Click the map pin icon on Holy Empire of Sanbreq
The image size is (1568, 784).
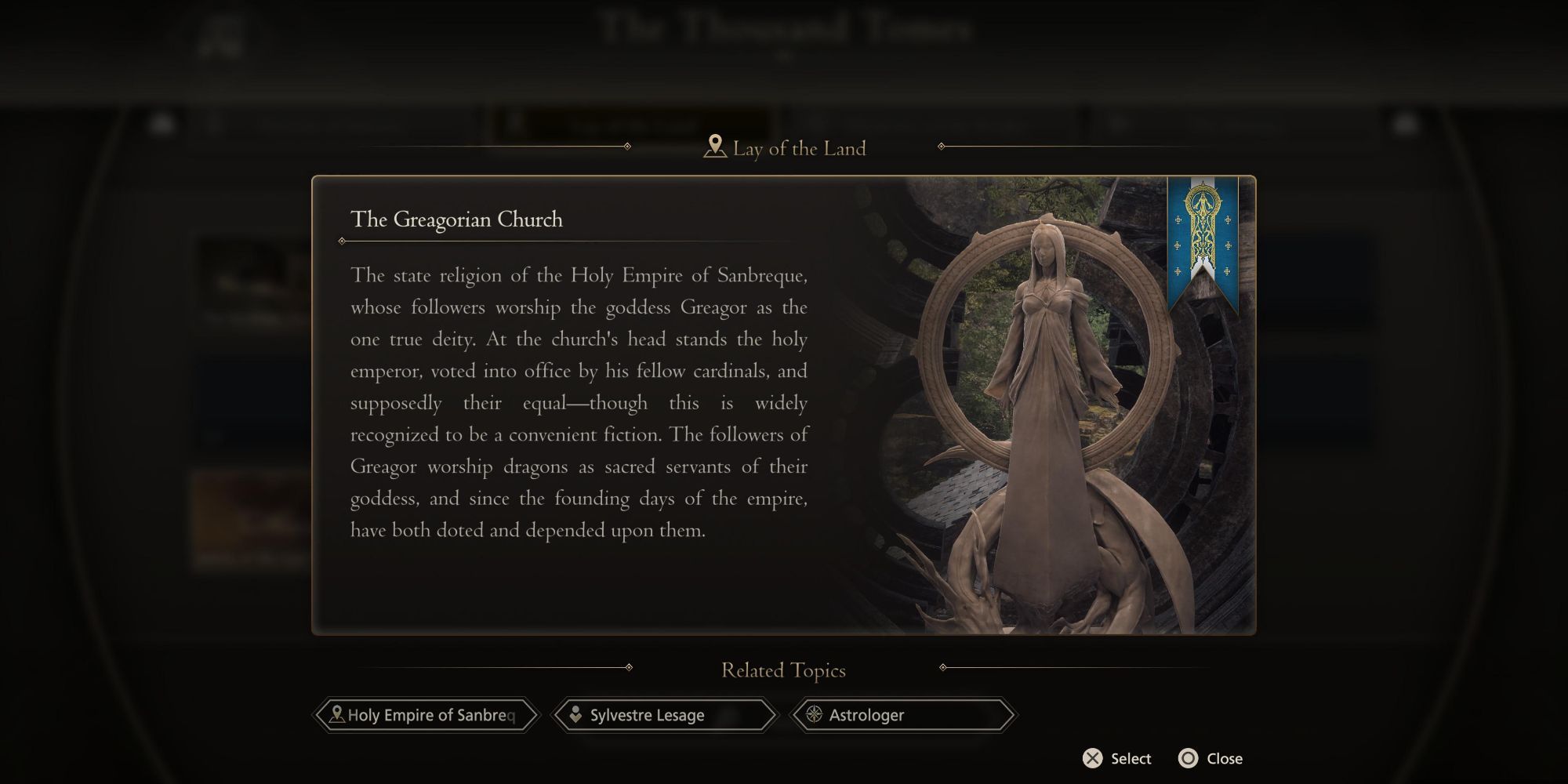[337, 715]
